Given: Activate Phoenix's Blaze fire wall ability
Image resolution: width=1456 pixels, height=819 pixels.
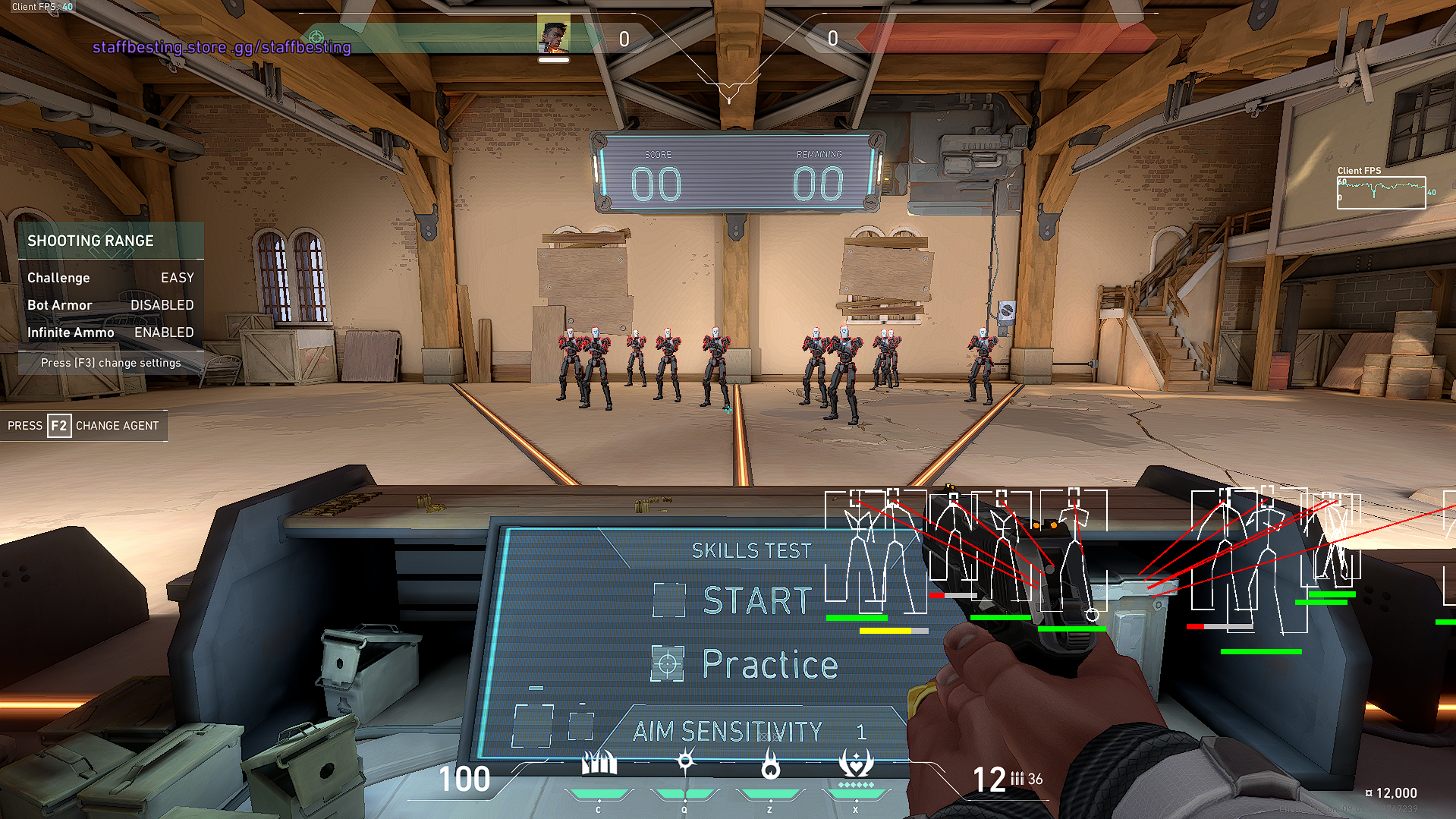Looking at the screenshot, I should point(599,764).
